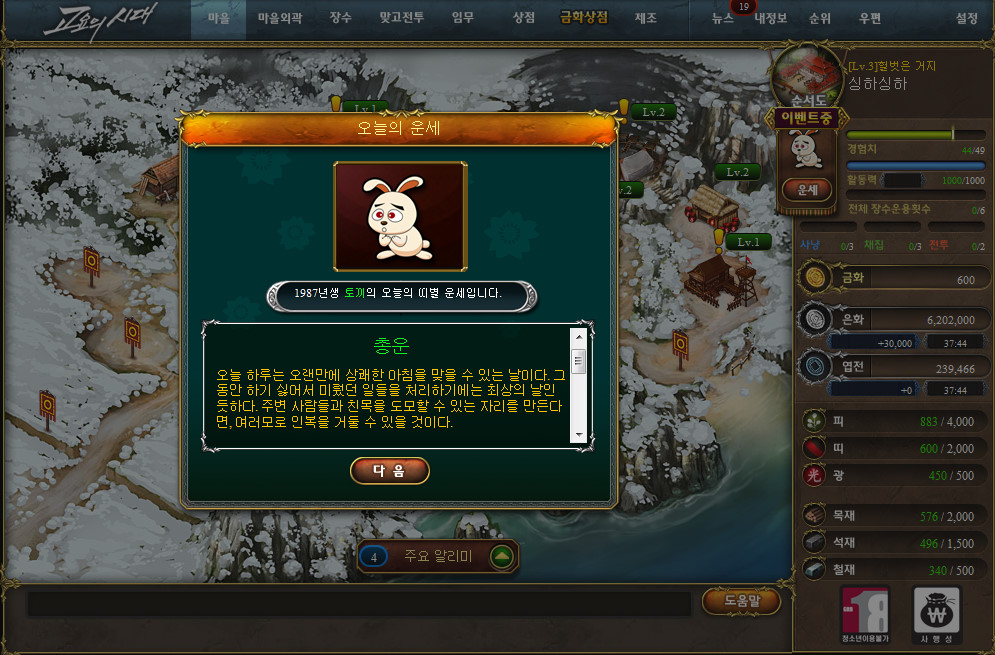Select the 맞고전투 menu
The image size is (995, 655).
pos(401,18)
